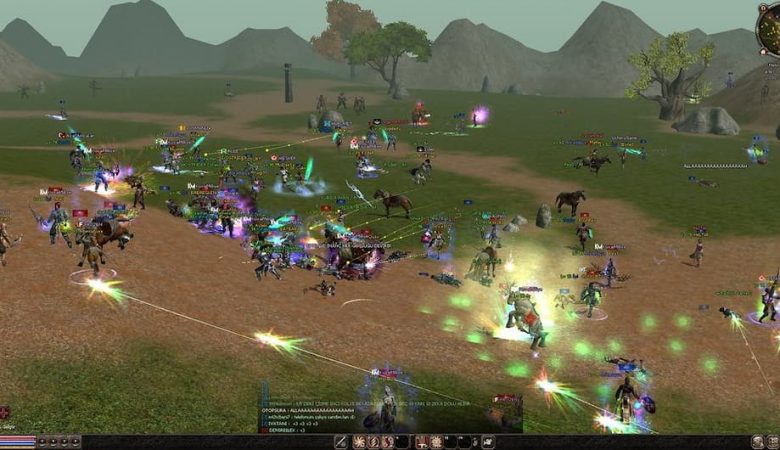
Task: Open the inventory from the taskbar corner
Action: coord(773,442)
